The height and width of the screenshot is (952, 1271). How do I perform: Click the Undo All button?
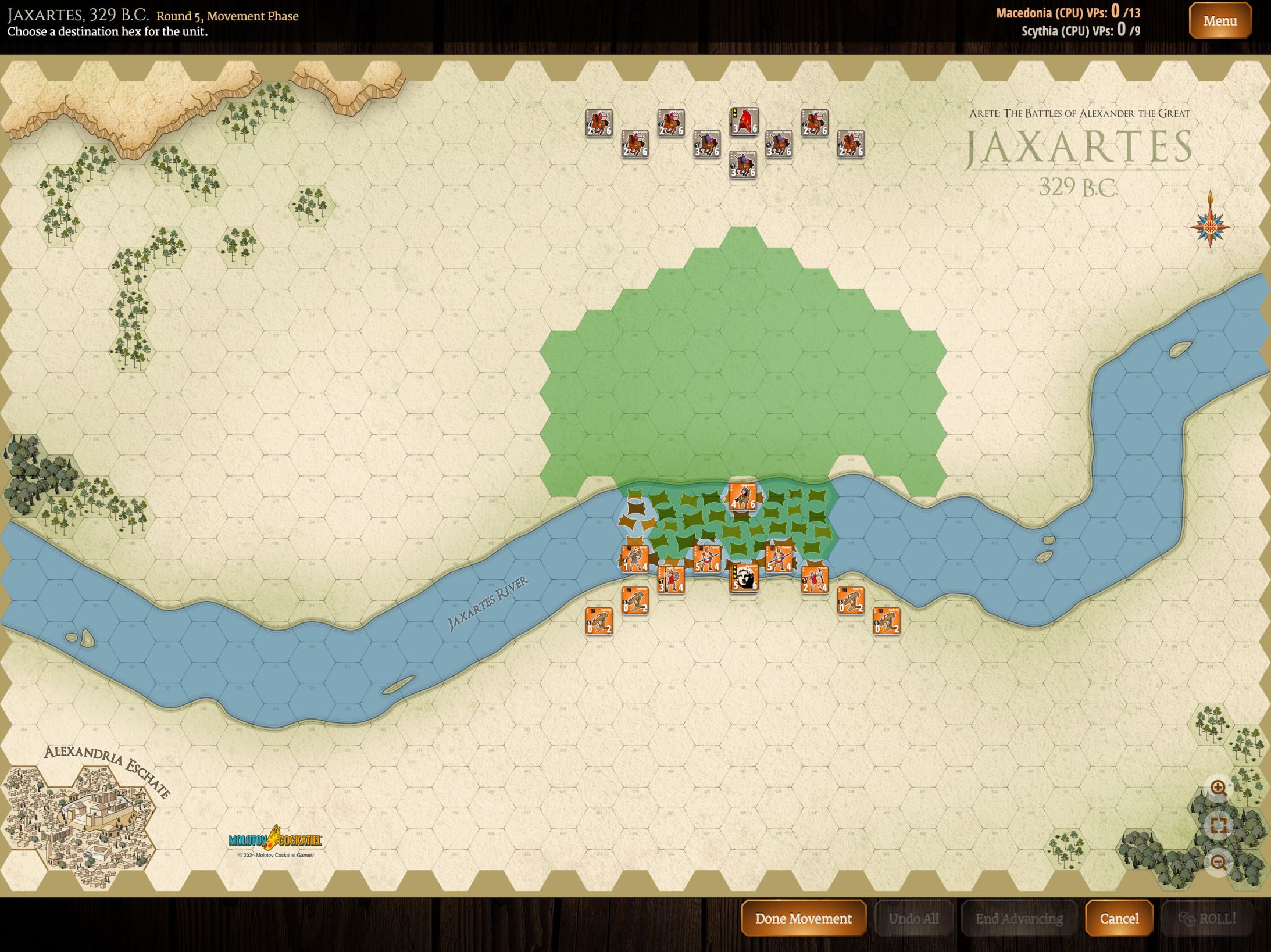(913, 918)
